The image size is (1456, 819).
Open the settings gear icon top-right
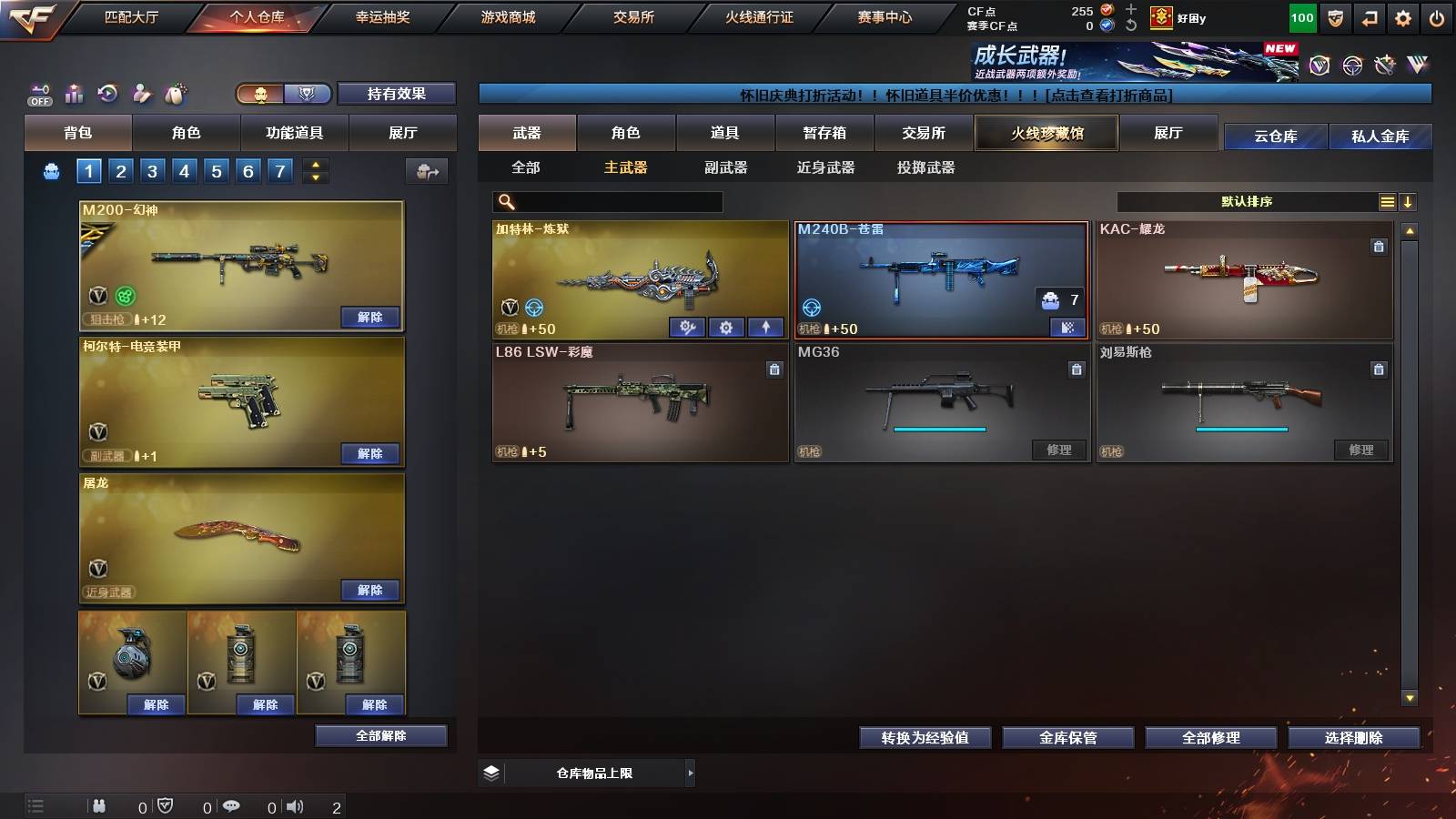[1404, 17]
